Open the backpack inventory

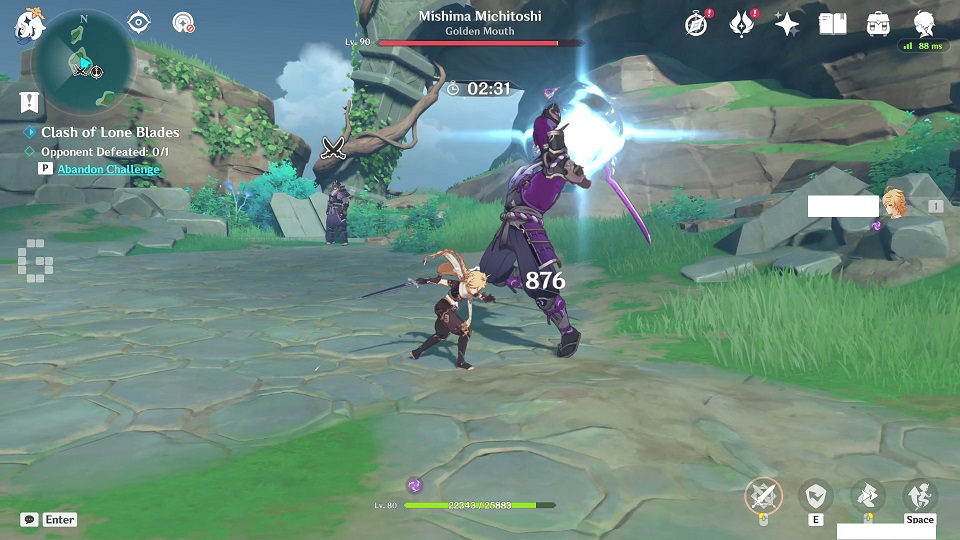(x=878, y=24)
